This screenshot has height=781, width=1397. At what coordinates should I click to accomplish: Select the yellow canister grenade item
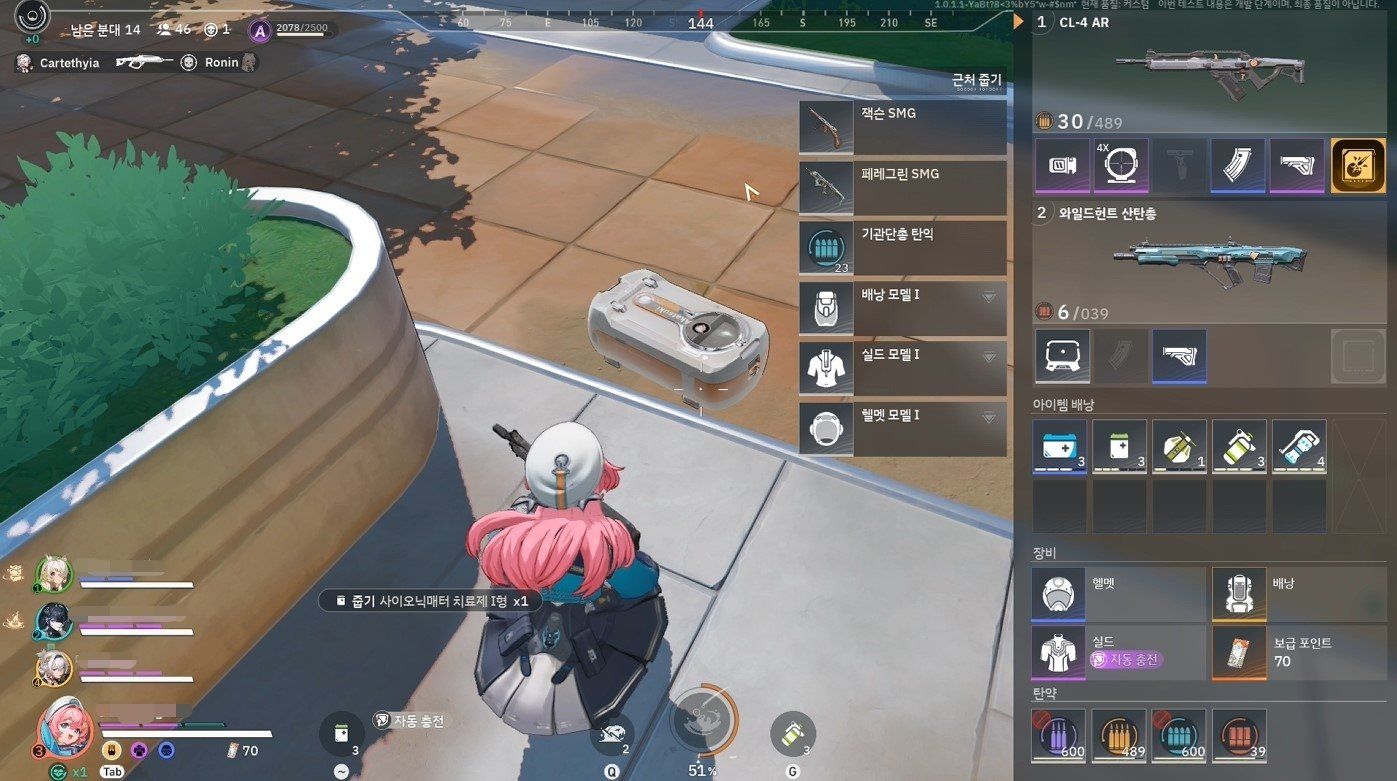[x=1239, y=446]
